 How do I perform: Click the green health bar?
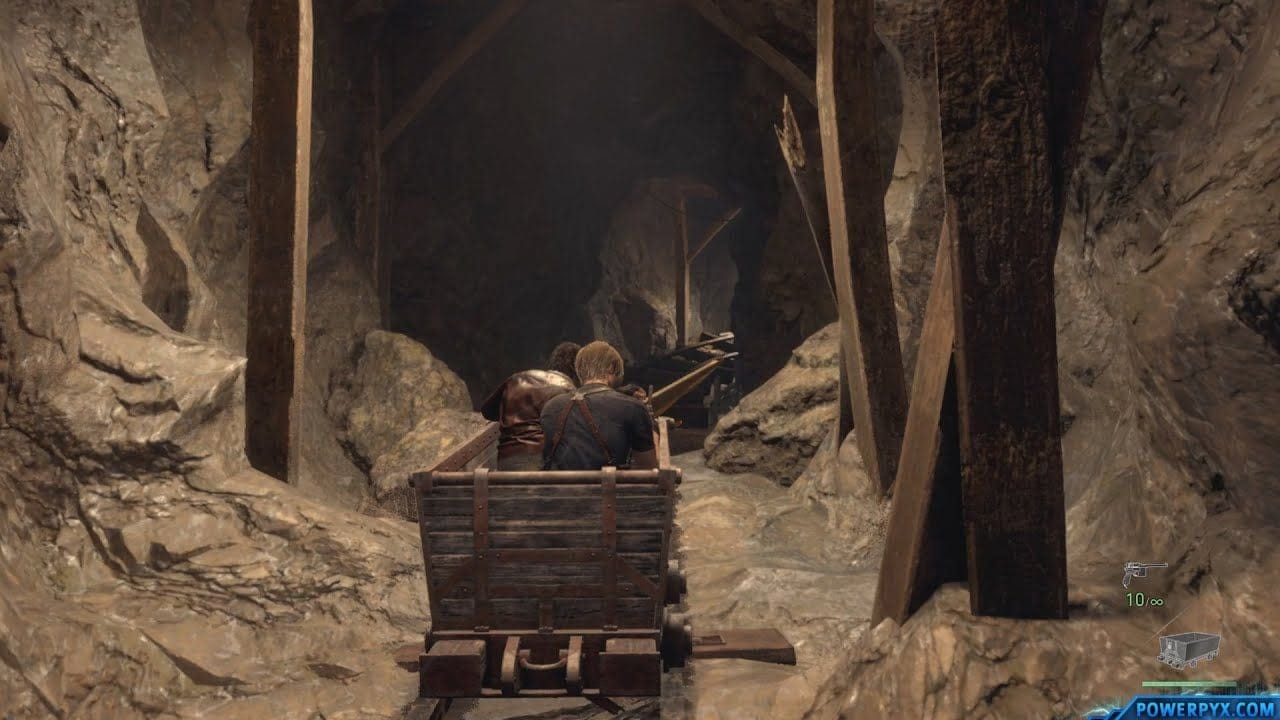1189,683
